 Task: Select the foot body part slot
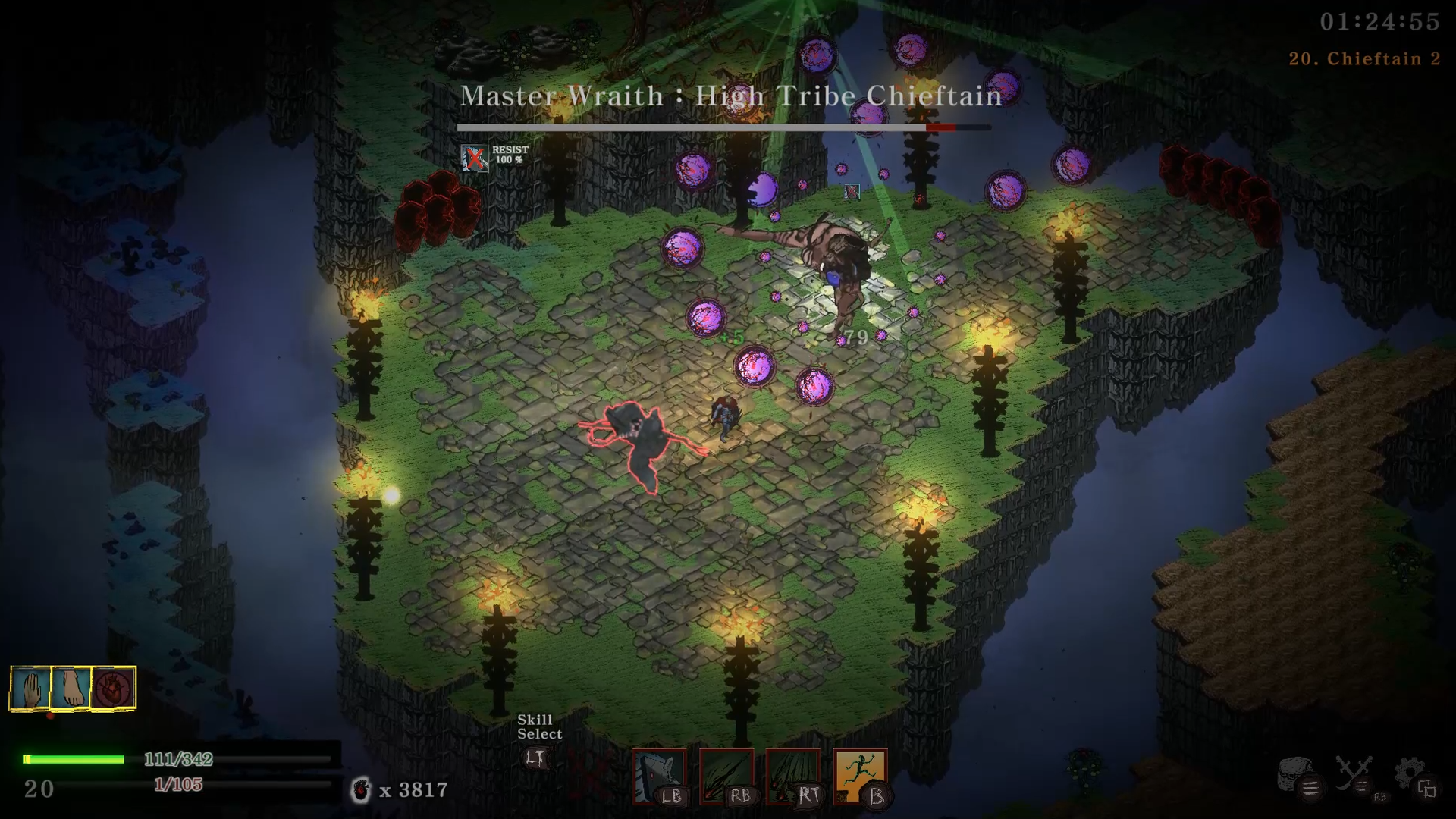(x=72, y=688)
